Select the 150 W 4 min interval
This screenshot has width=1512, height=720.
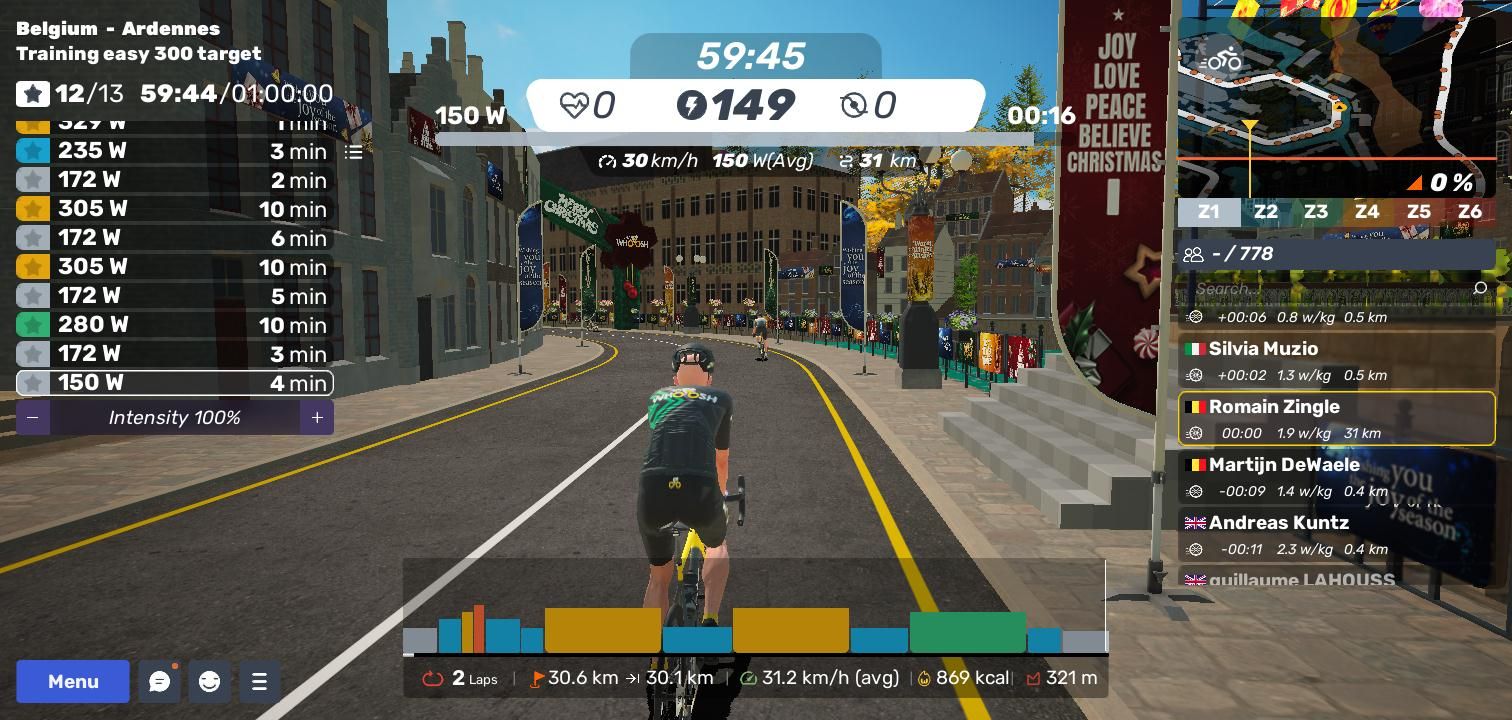point(175,383)
